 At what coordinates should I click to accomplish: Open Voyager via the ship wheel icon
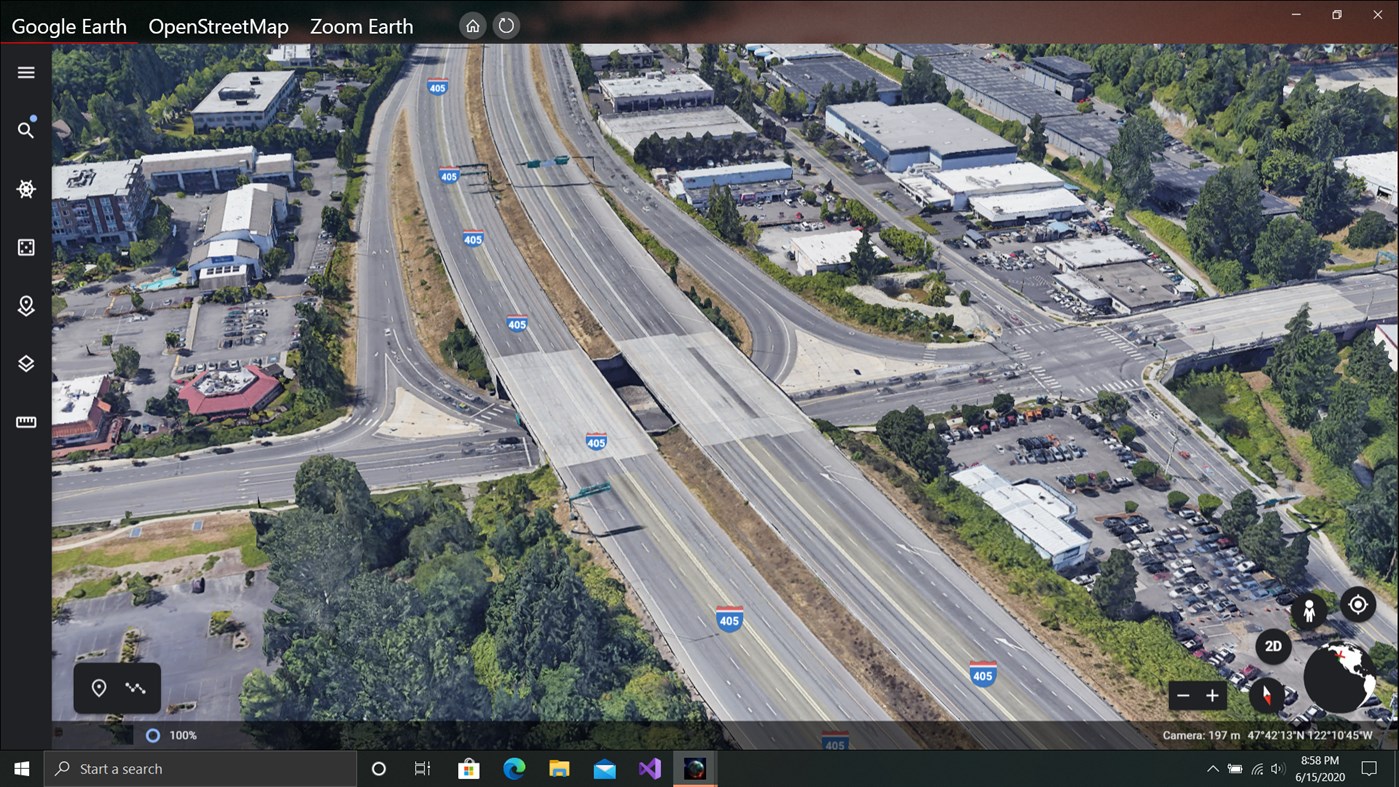[x=25, y=188]
